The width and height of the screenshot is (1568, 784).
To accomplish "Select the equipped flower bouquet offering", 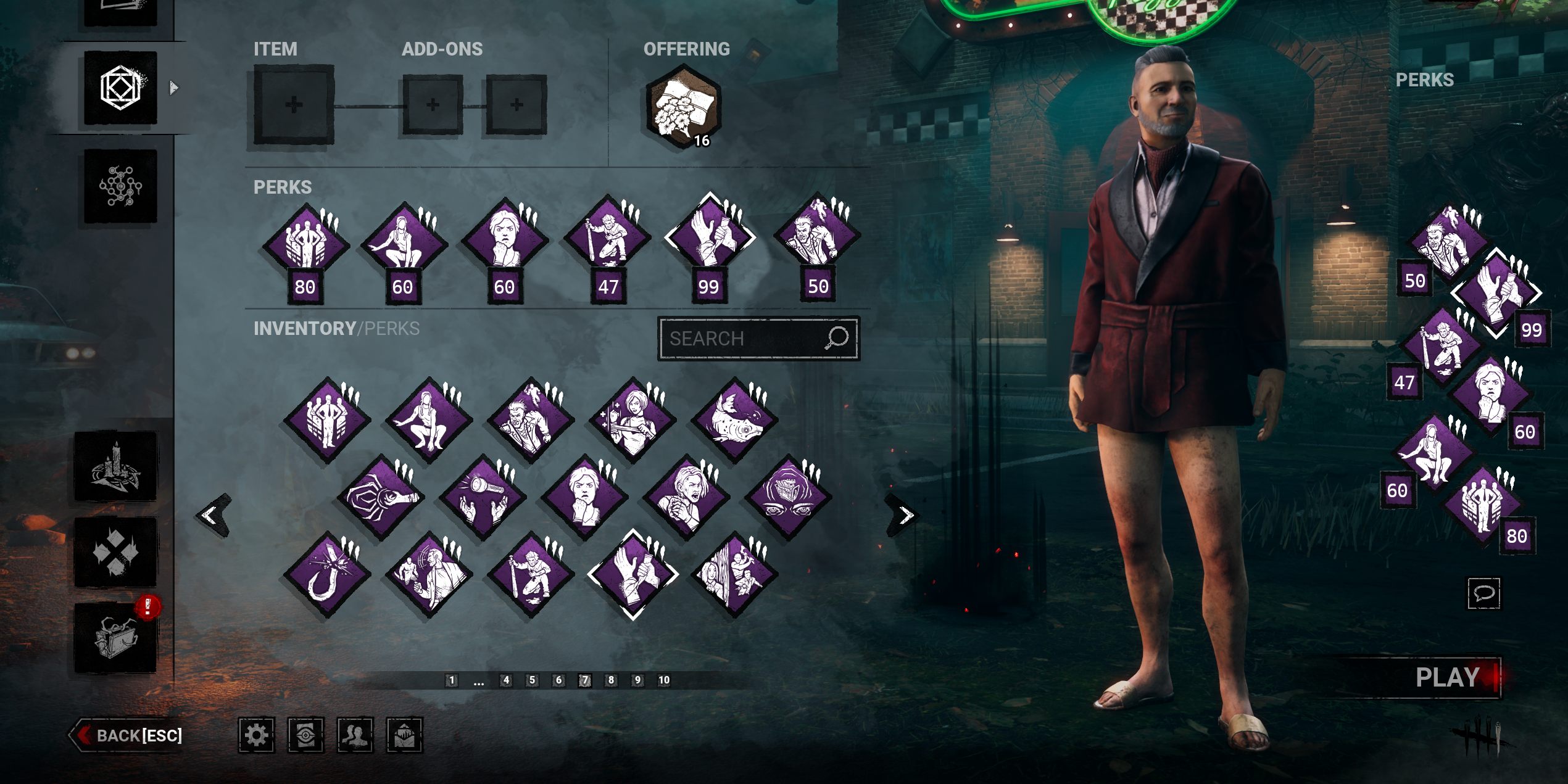I will [x=681, y=109].
